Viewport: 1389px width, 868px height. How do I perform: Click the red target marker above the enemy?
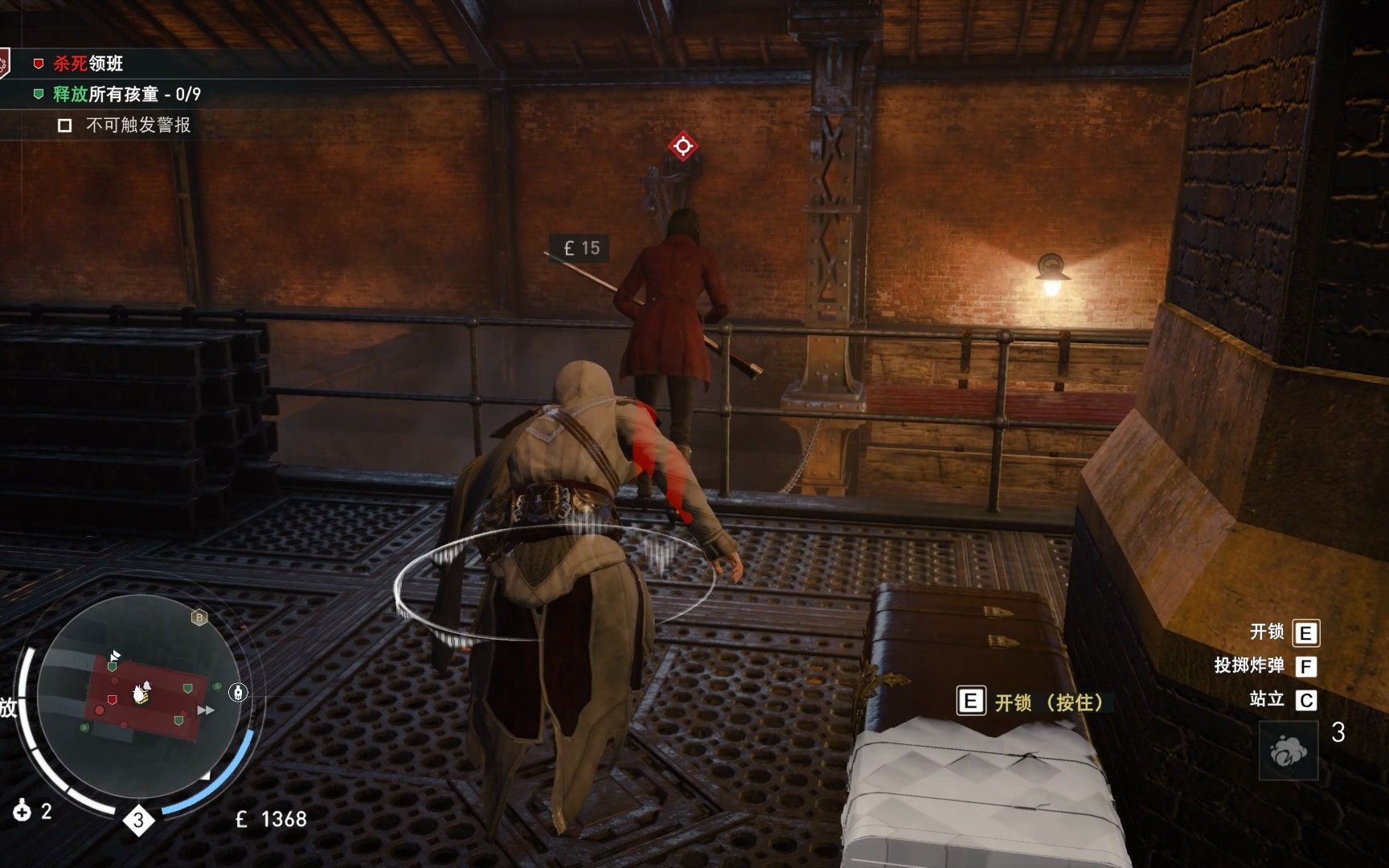(682, 146)
